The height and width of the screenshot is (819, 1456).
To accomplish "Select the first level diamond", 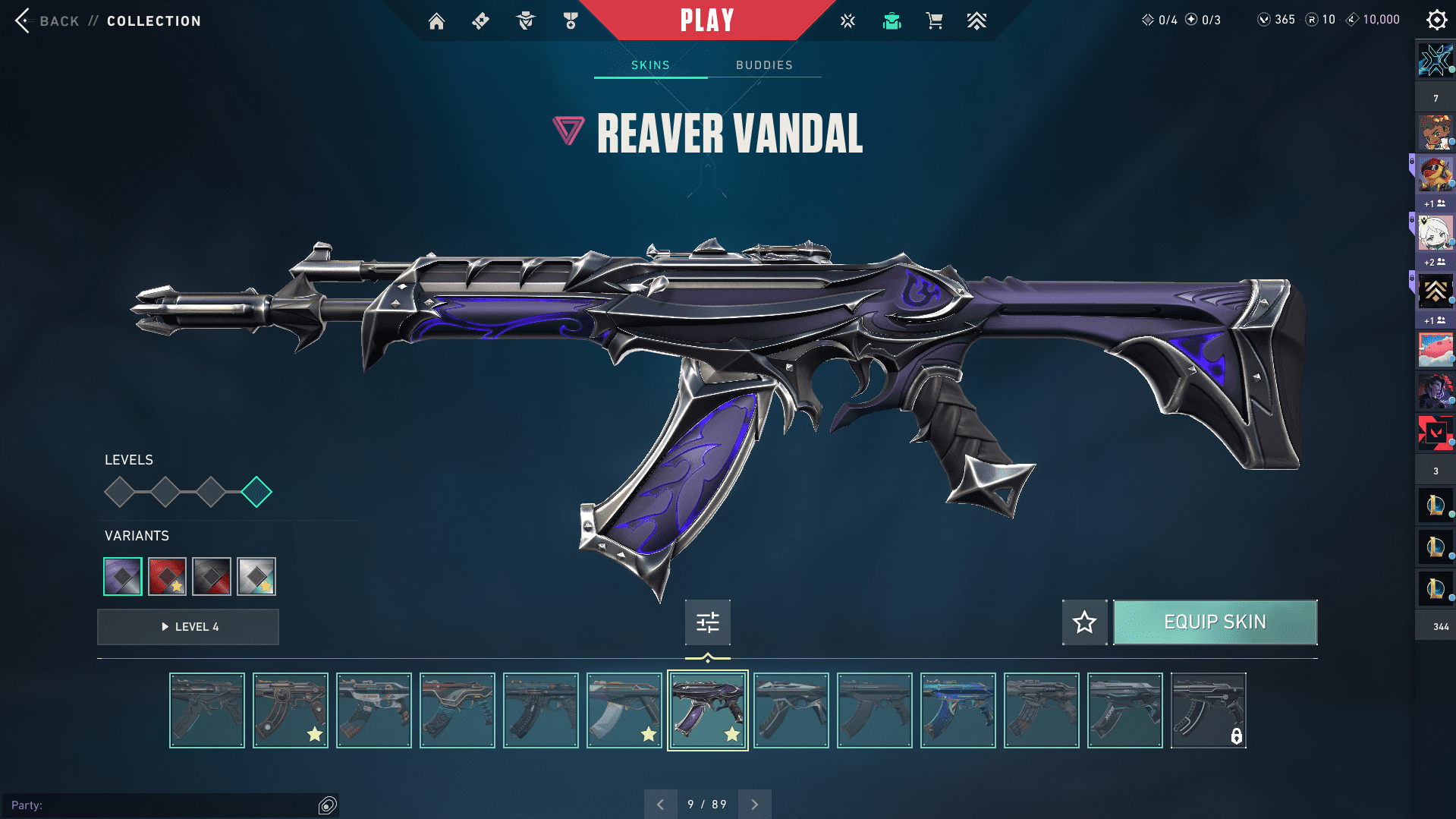I will tap(119, 492).
